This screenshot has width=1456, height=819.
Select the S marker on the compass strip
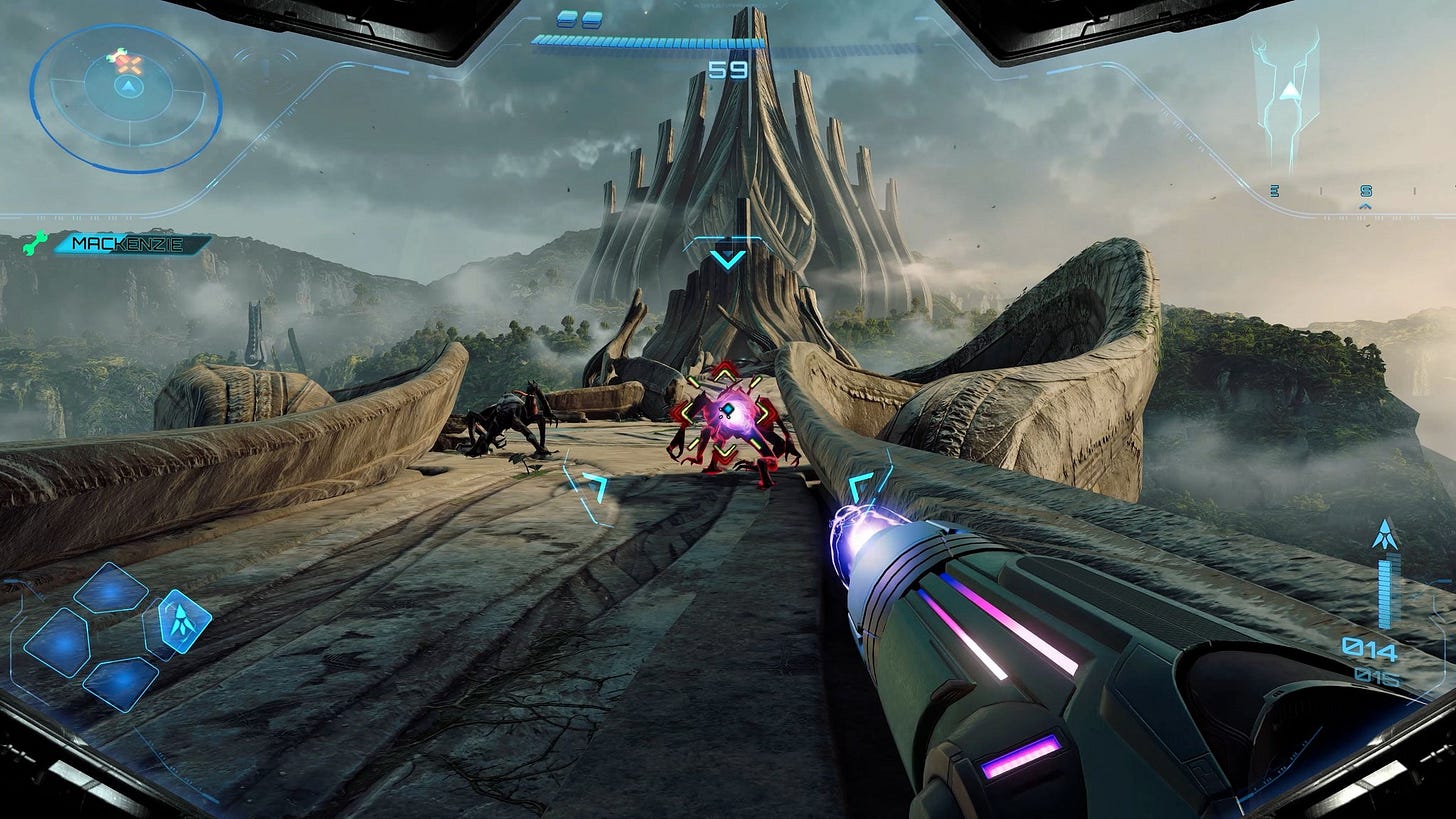tap(1366, 191)
